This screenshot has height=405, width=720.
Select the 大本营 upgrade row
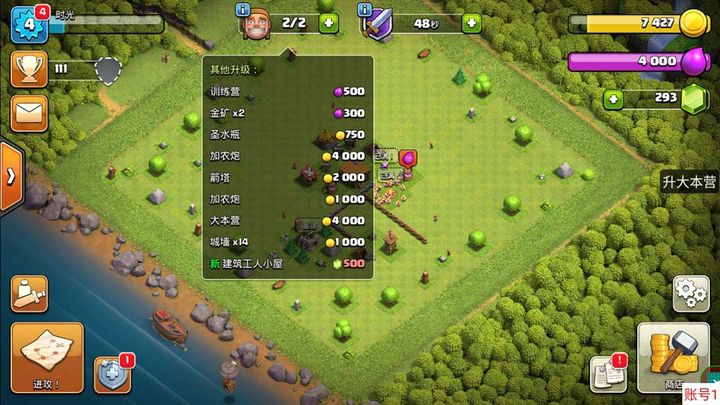[286, 220]
